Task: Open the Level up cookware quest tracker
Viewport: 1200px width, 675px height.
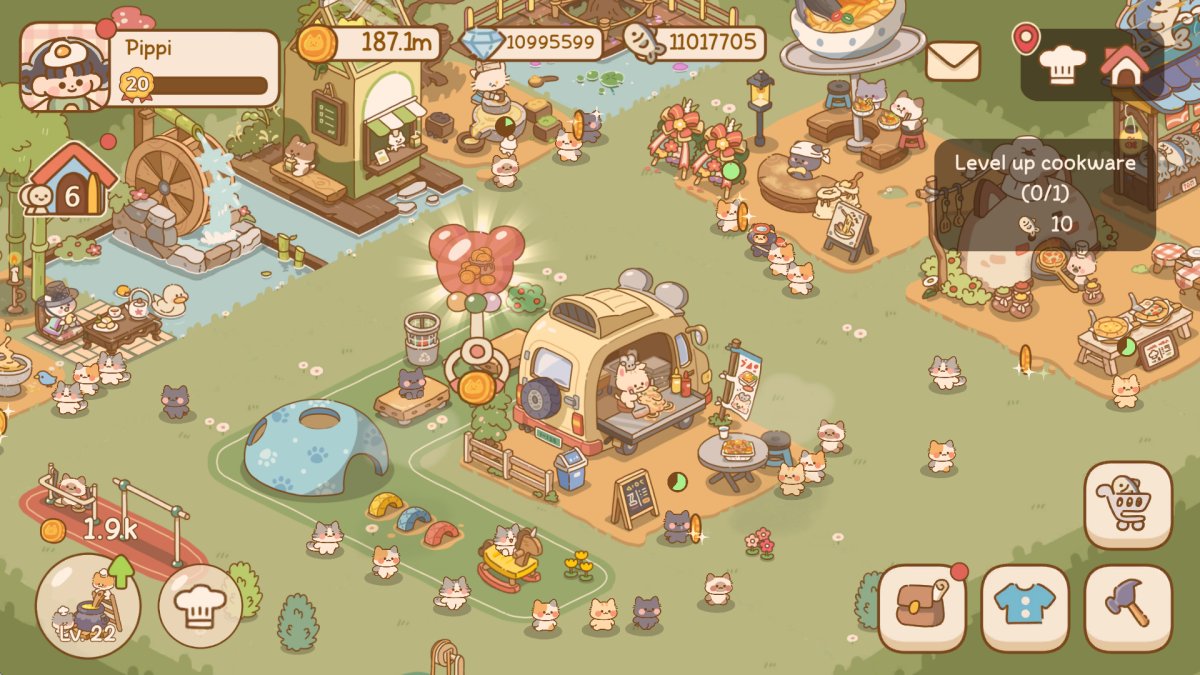Action: click(x=1044, y=193)
